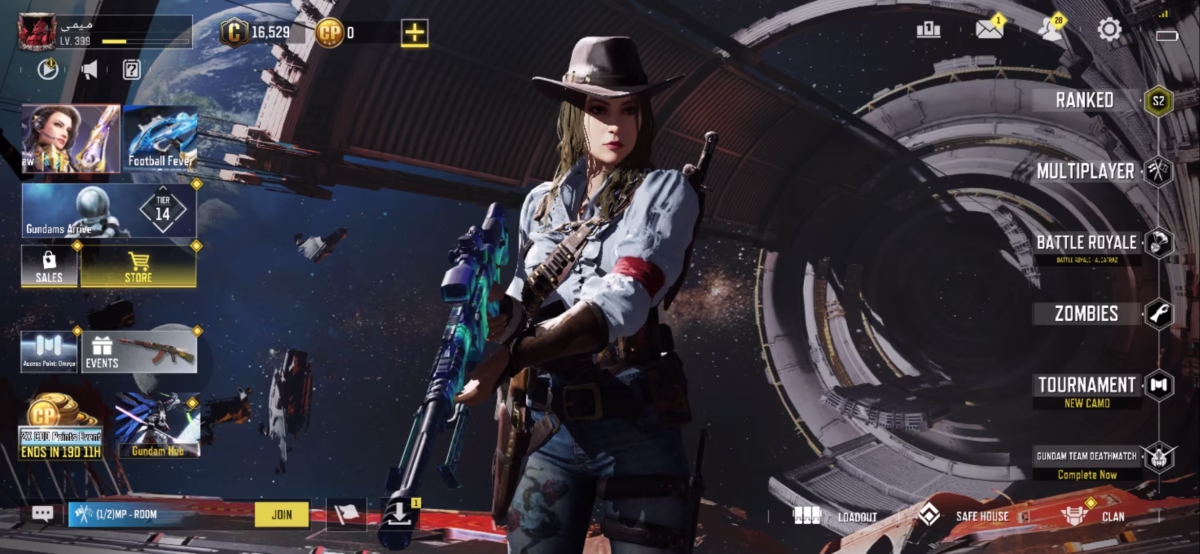1200x554 pixels.
Task: Open the Tournament mode
Action: [x=1087, y=386]
